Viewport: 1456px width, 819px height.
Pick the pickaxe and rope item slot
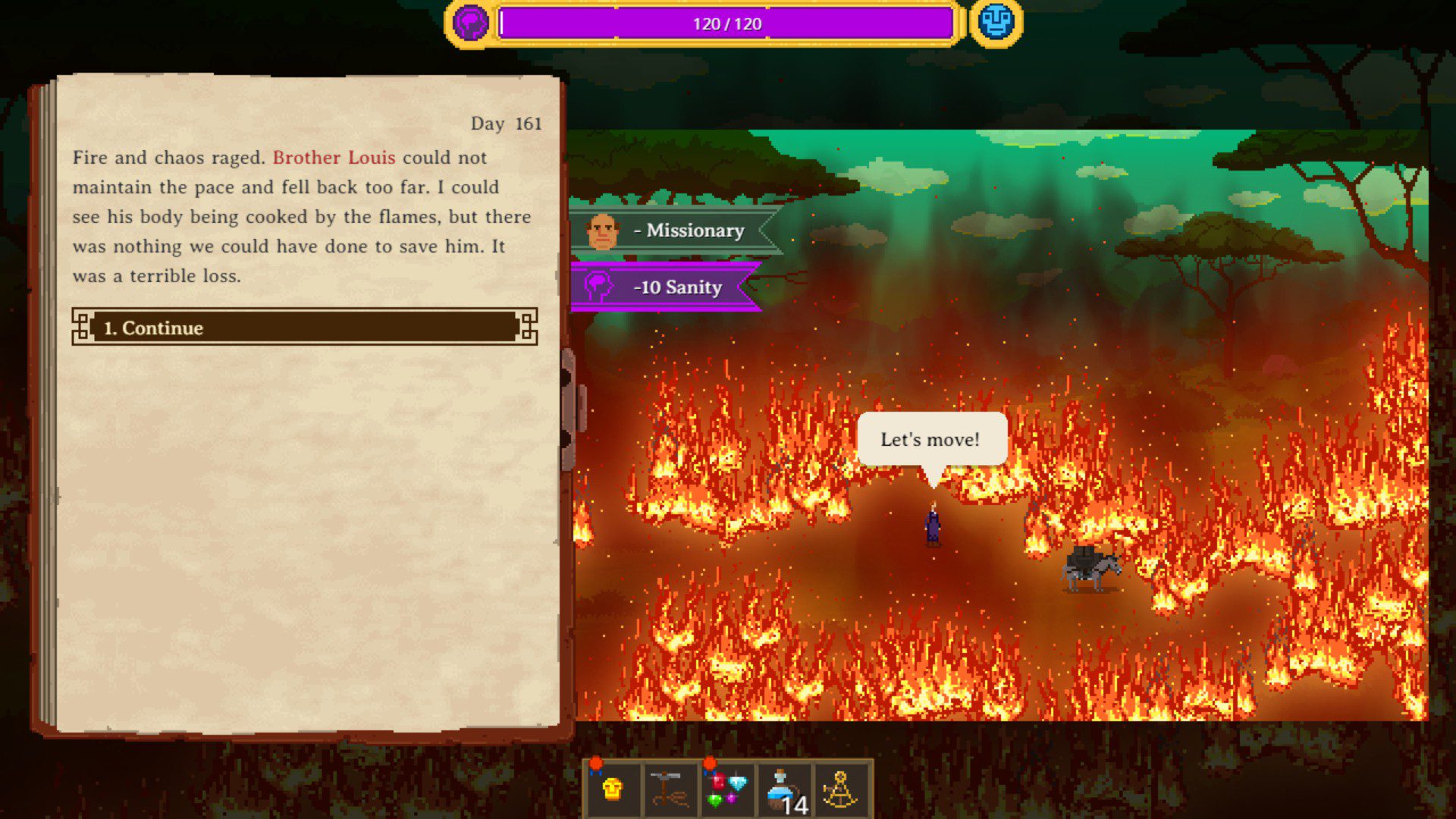tap(669, 790)
